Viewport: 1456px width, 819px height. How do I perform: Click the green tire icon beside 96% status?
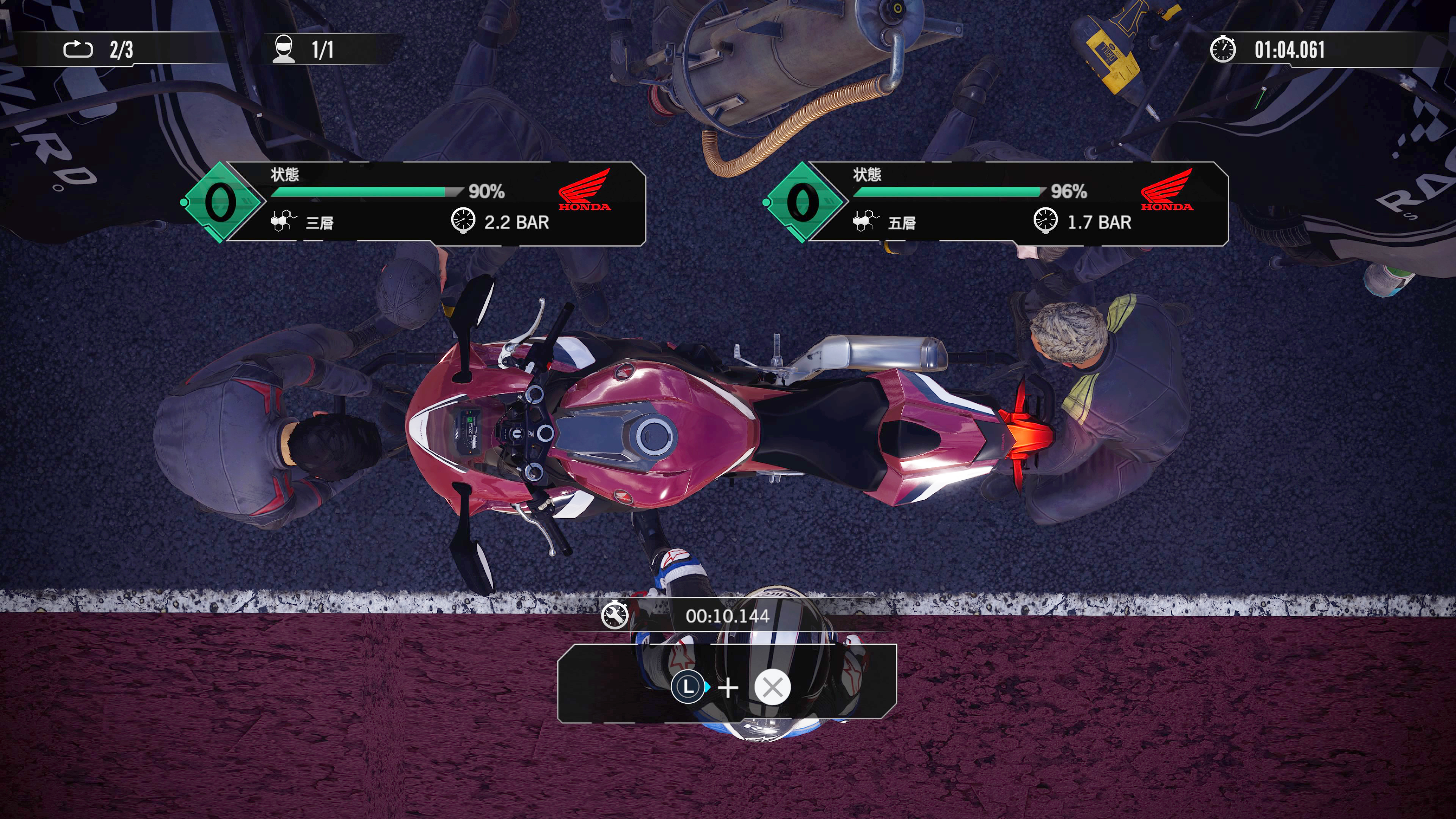coord(803,202)
